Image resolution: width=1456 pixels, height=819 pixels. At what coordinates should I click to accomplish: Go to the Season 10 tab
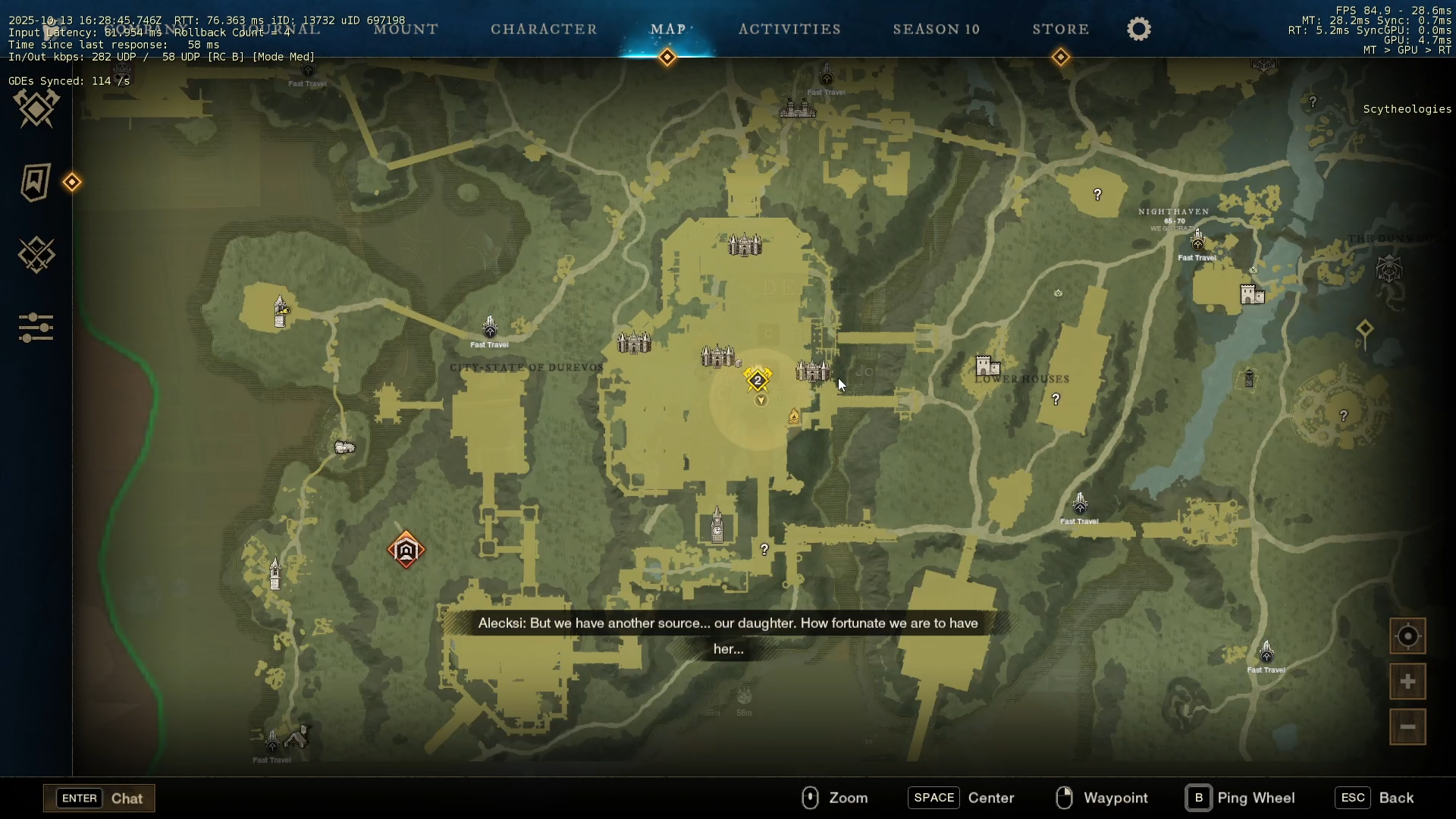pyautogui.click(x=936, y=30)
